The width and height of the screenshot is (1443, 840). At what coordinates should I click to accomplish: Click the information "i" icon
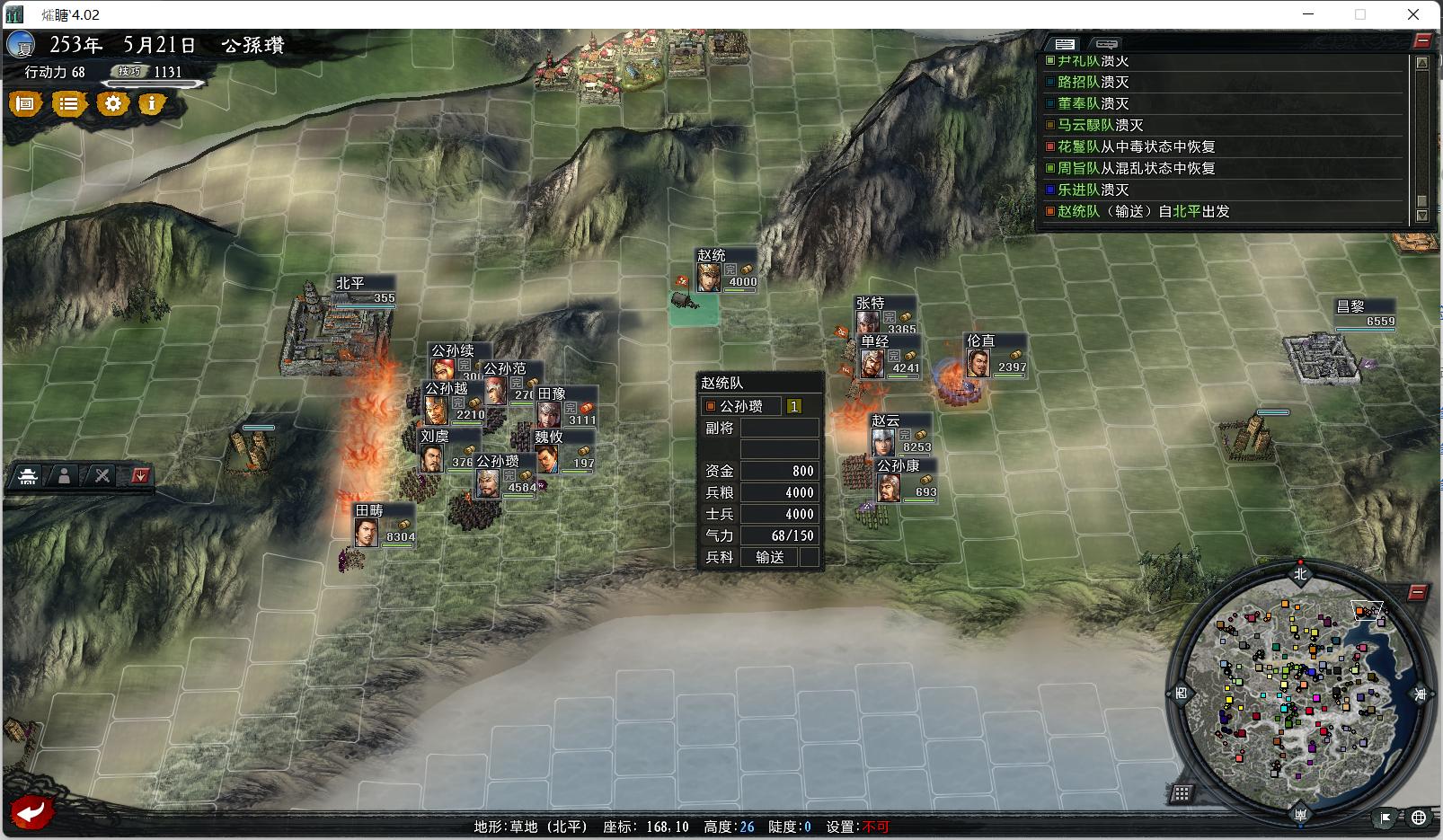pos(152,104)
